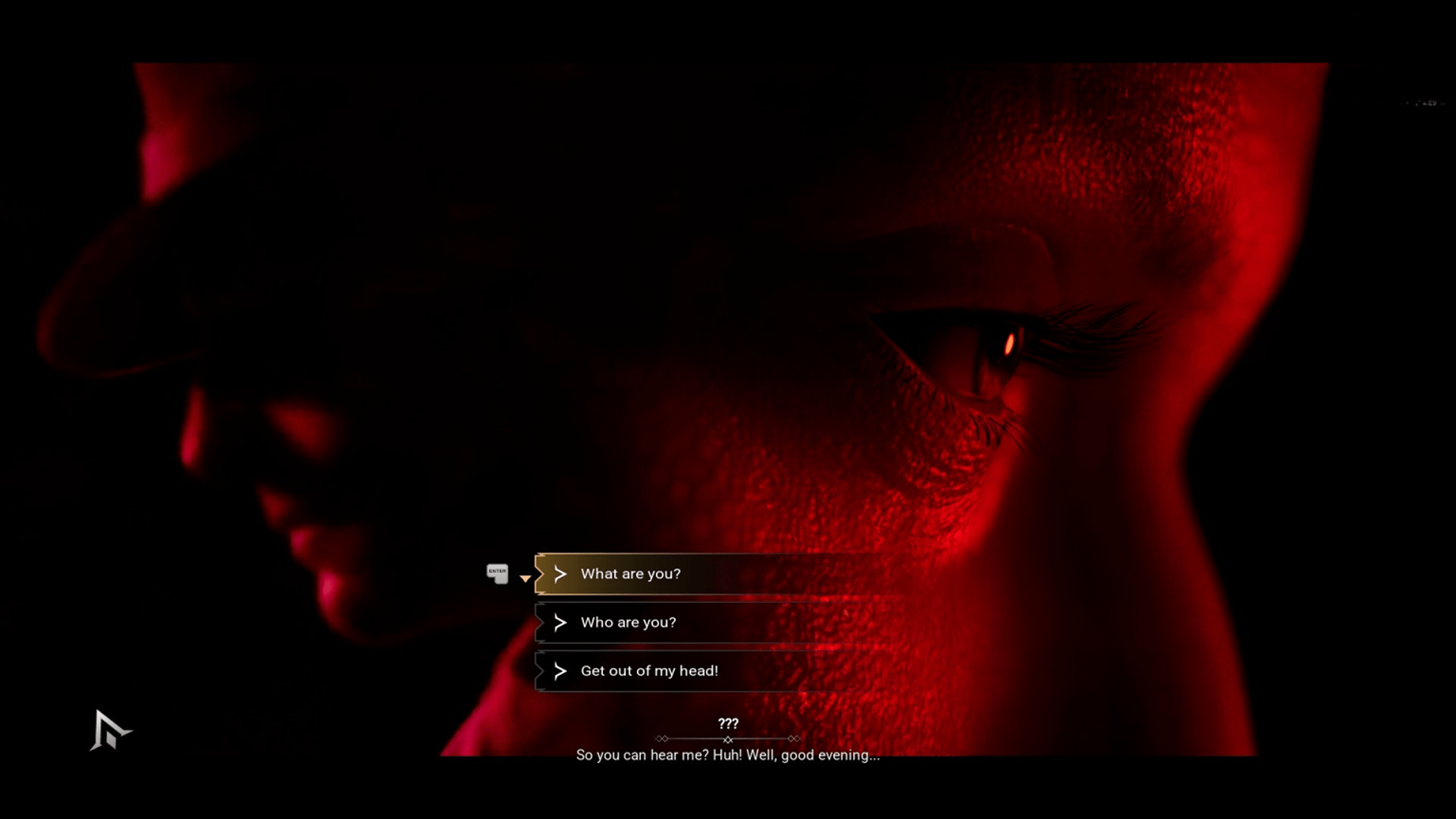The image size is (1456, 819).
Task: Click the subtitle text 'So you can hear me?'
Action: 728,755
